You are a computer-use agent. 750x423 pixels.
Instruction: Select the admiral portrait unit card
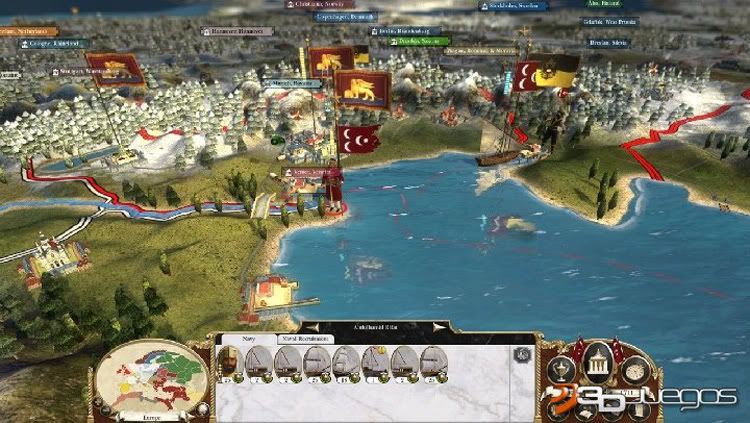click(x=229, y=363)
